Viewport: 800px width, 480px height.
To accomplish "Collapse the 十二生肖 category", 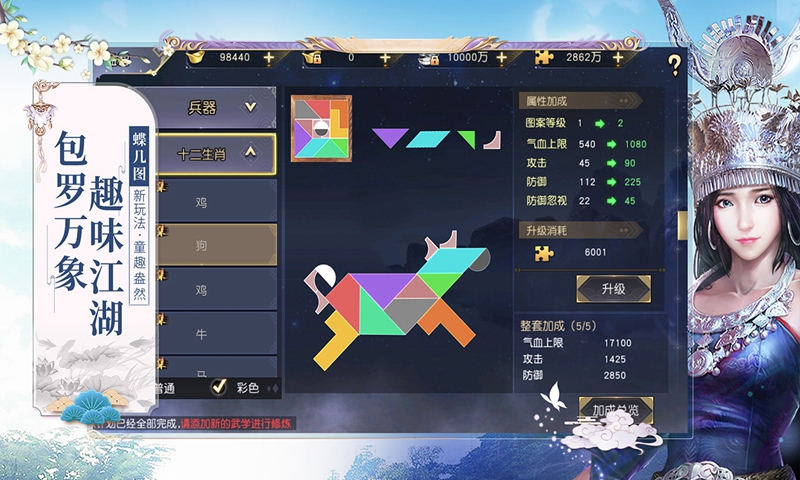I will pyautogui.click(x=214, y=153).
